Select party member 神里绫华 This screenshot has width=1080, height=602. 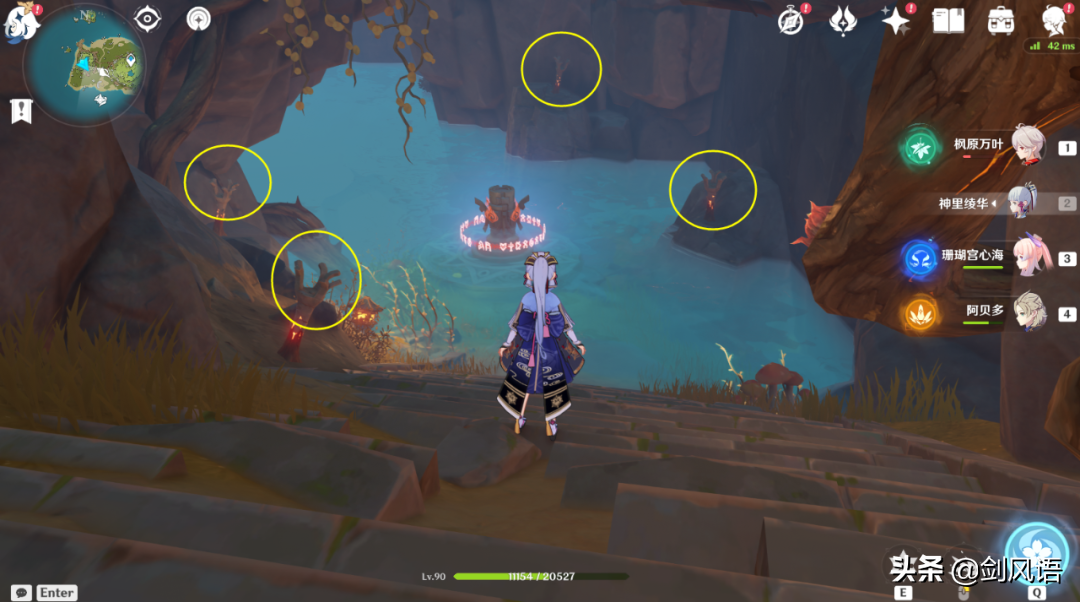[1019, 203]
